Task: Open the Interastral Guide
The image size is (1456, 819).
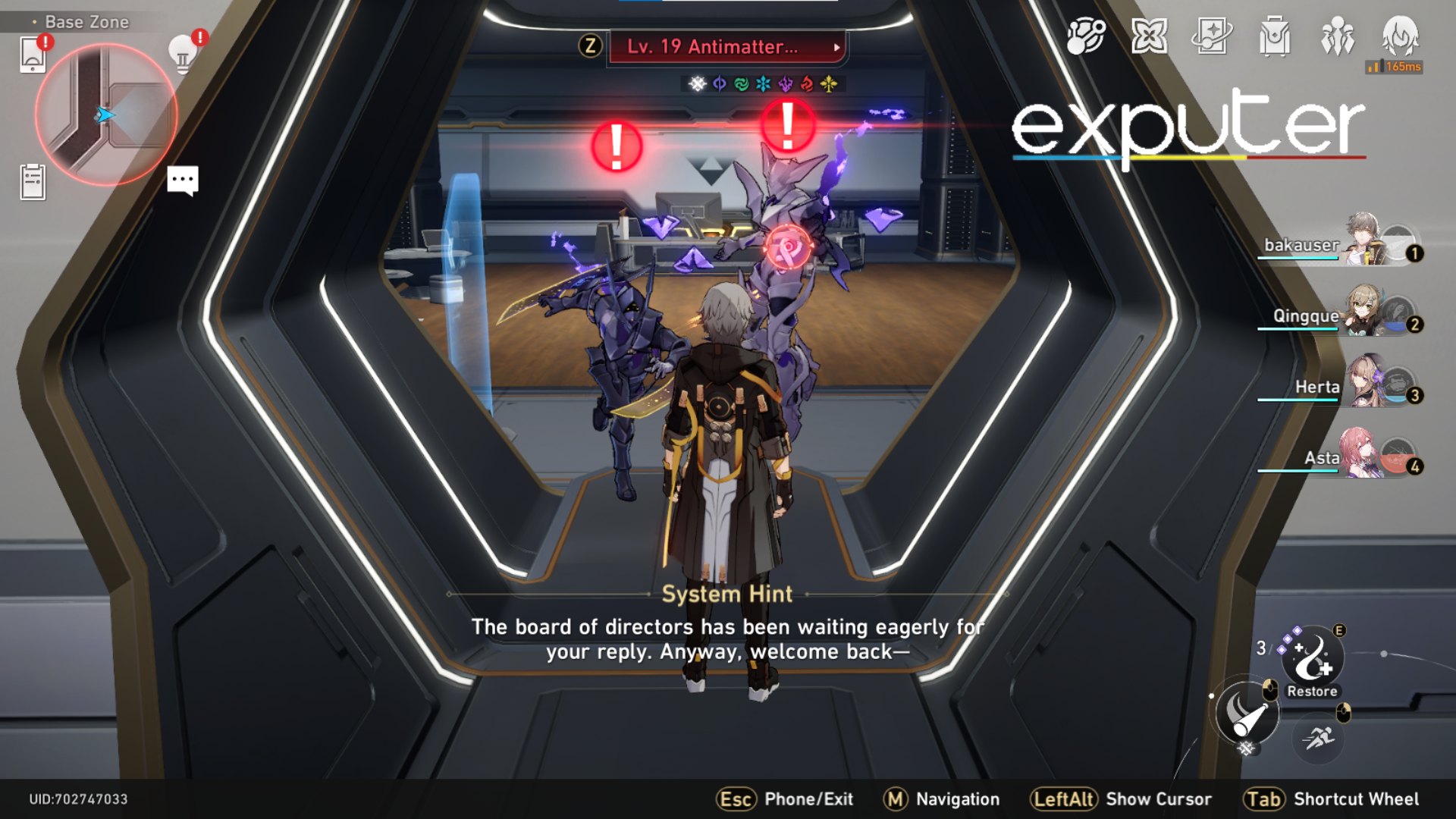Action: tap(1086, 36)
